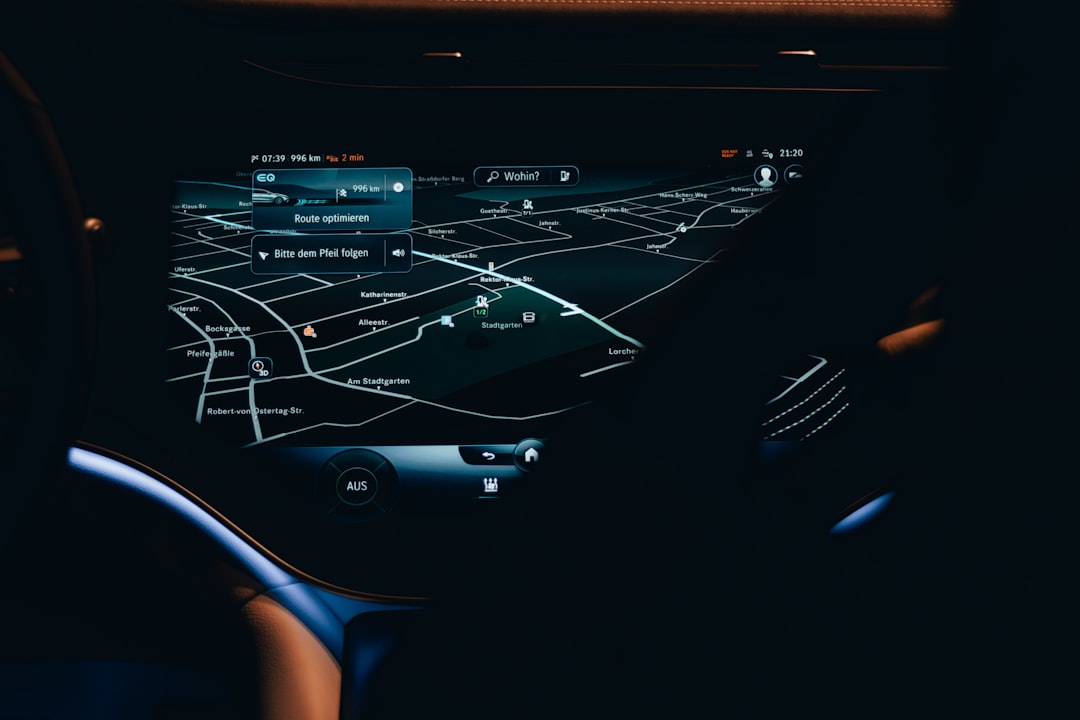Screen dimensions: 1080x720
Task: Go to the Home screen
Action: click(530, 455)
